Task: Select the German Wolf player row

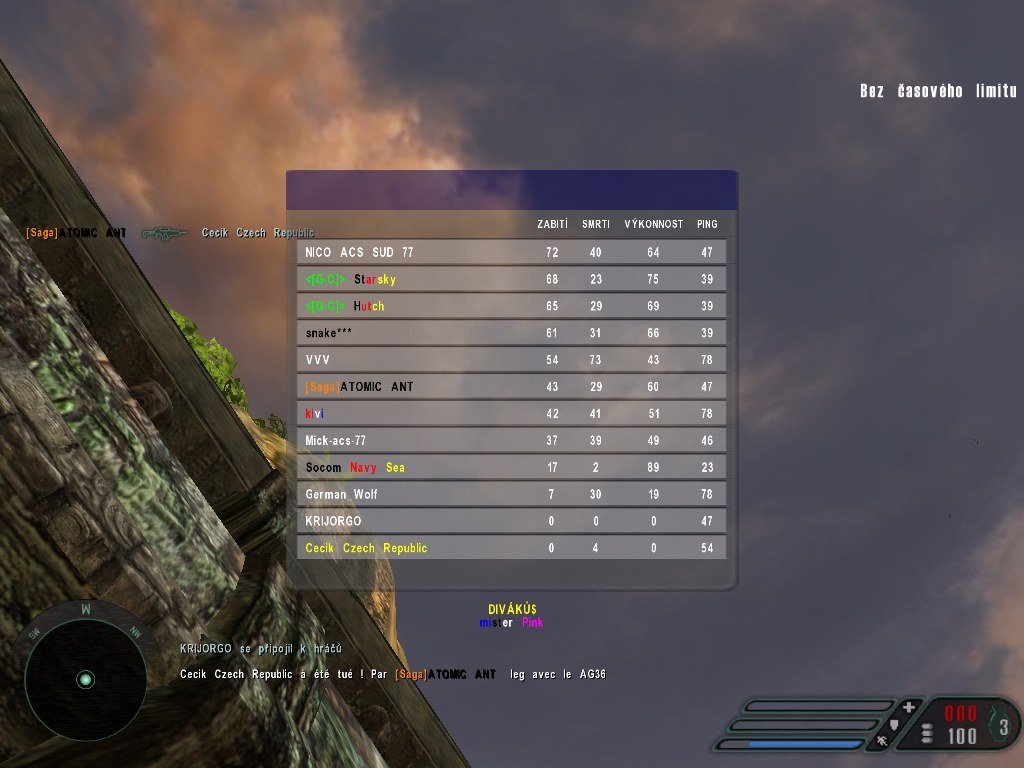Action: (x=512, y=494)
